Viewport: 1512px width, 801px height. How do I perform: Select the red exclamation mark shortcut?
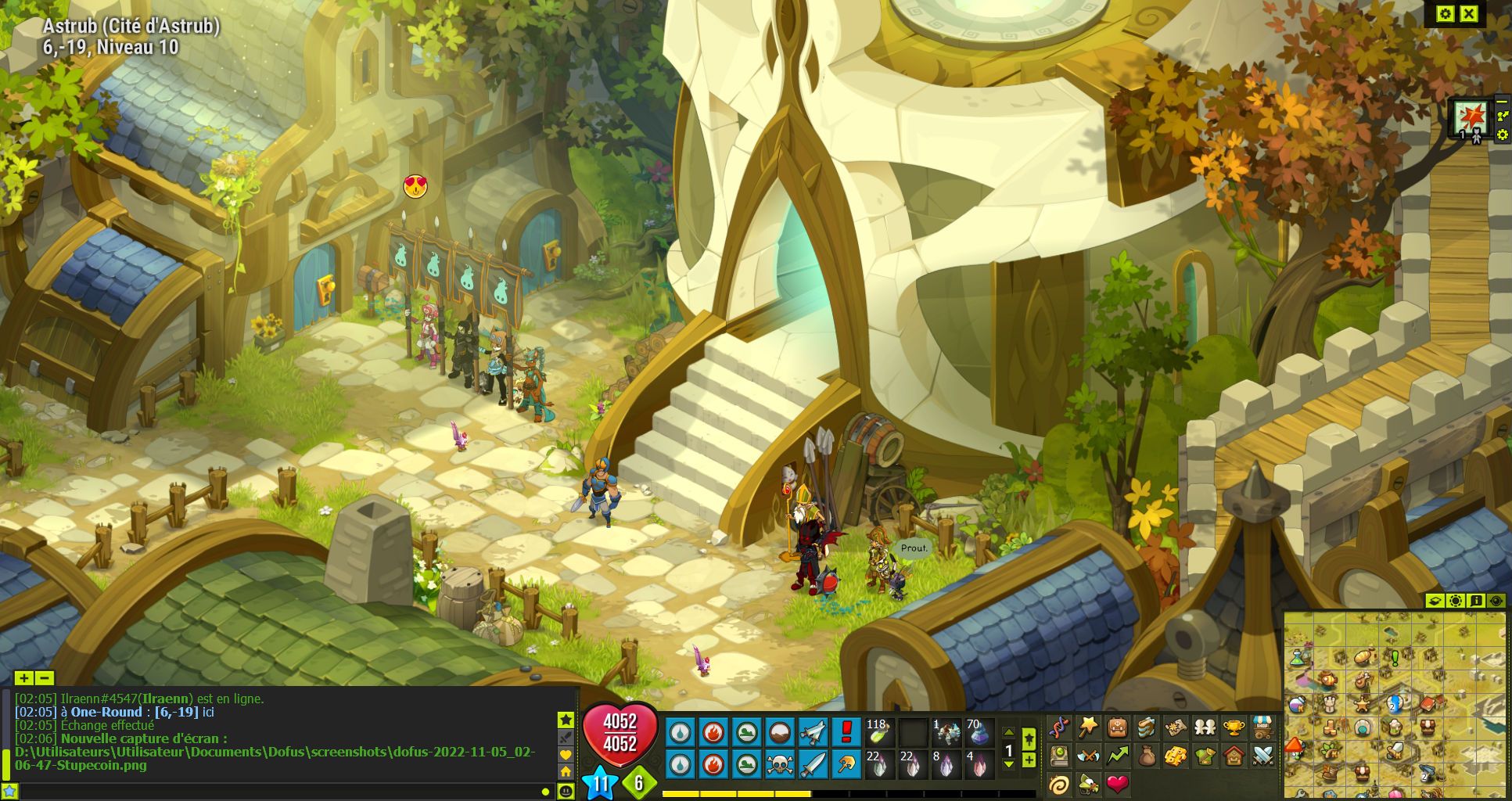pos(846,732)
